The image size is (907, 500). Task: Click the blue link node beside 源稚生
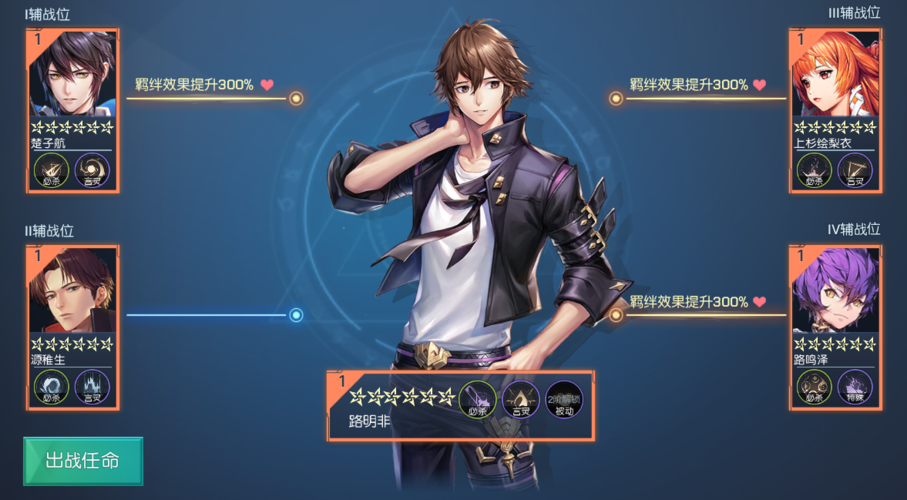point(296,315)
